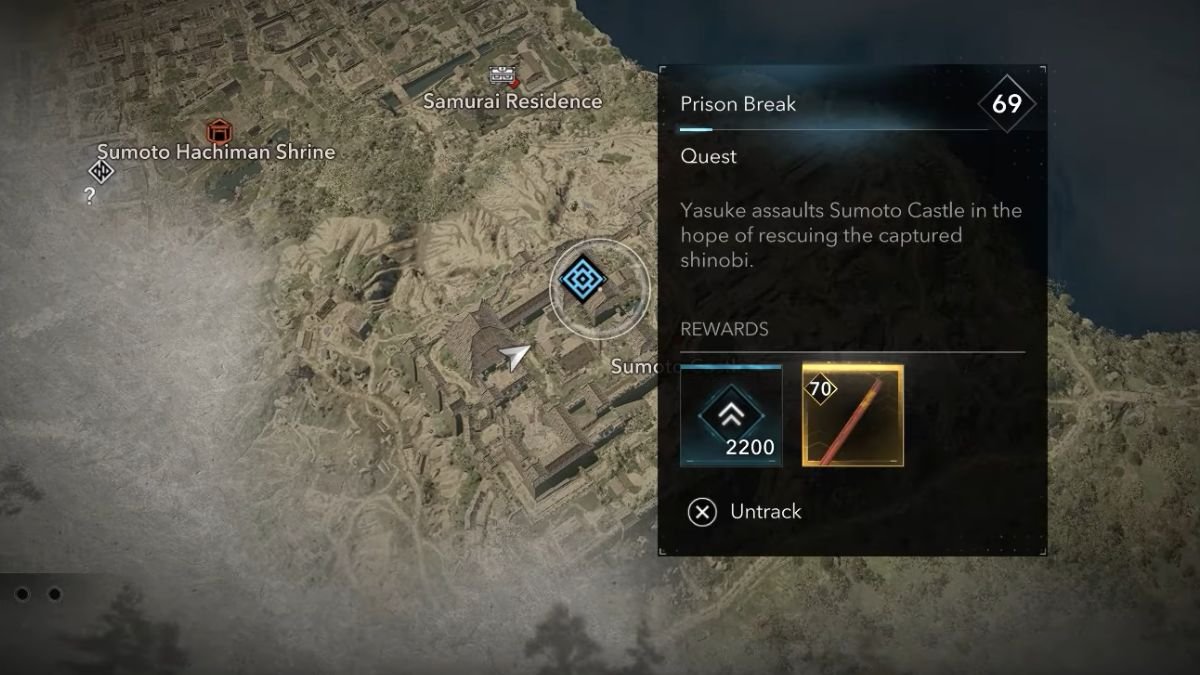Click the Samurai Residence map icon

tap(502, 74)
